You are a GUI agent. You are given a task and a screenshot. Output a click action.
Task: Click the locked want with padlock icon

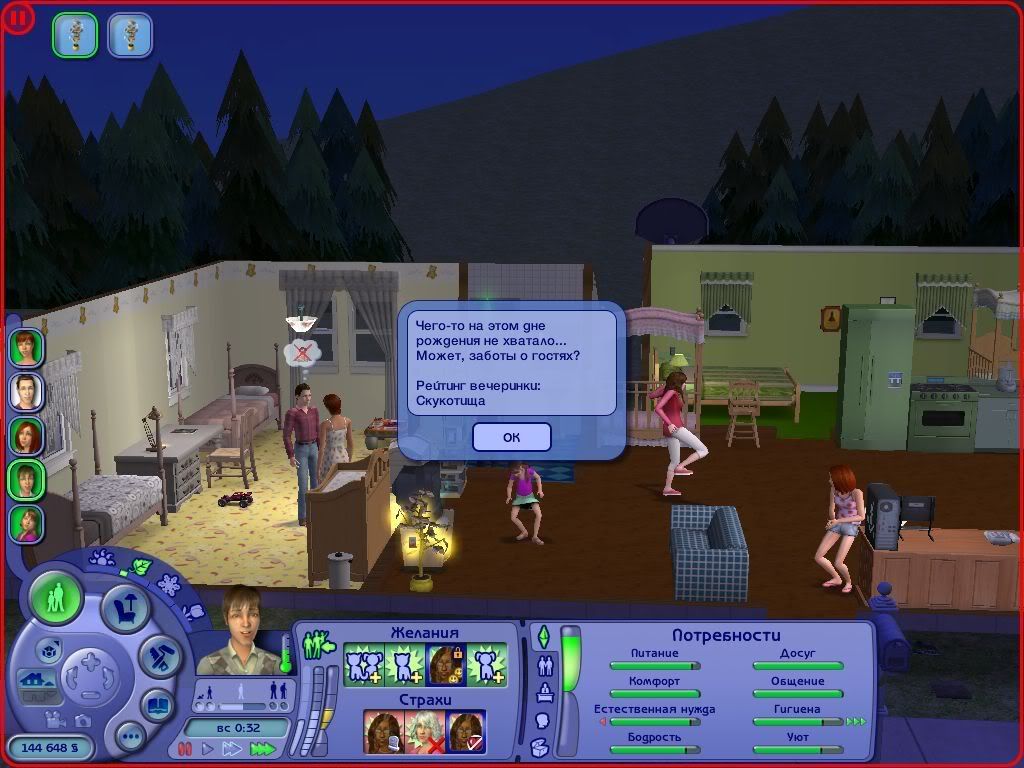click(x=442, y=664)
